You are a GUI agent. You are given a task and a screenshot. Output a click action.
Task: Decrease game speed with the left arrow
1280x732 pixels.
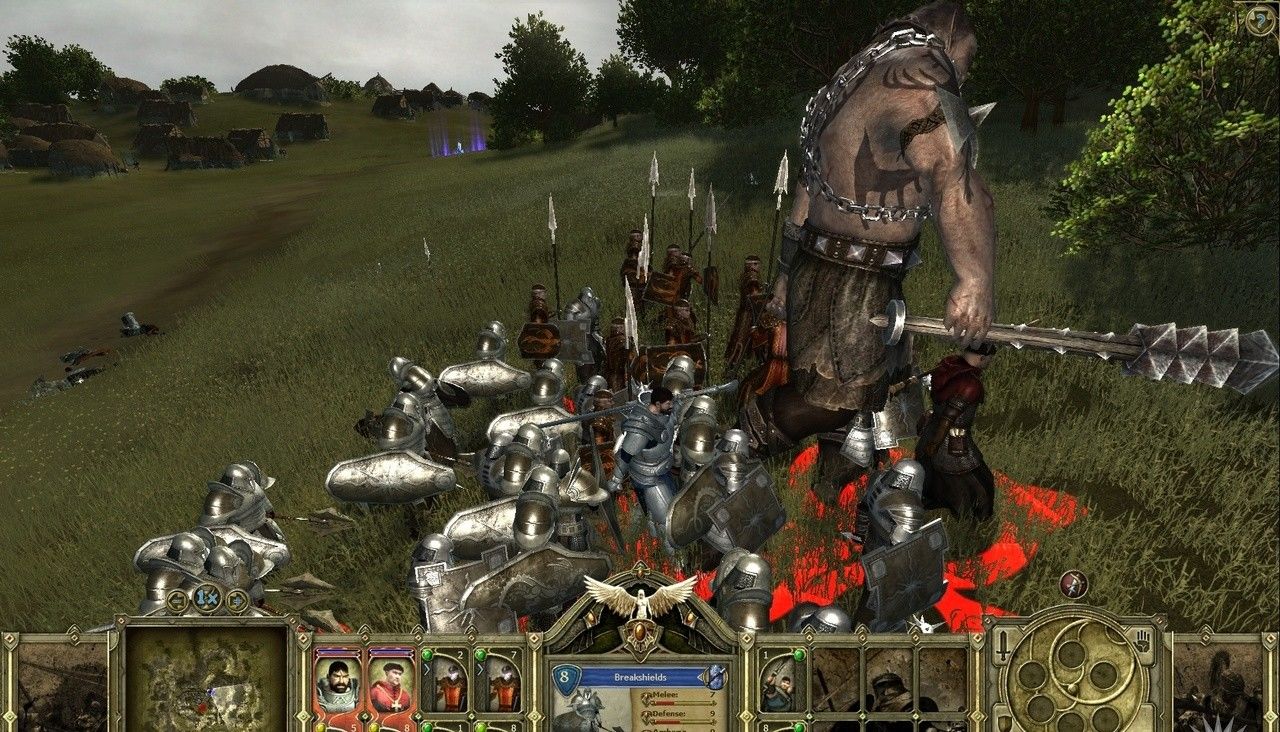178,600
